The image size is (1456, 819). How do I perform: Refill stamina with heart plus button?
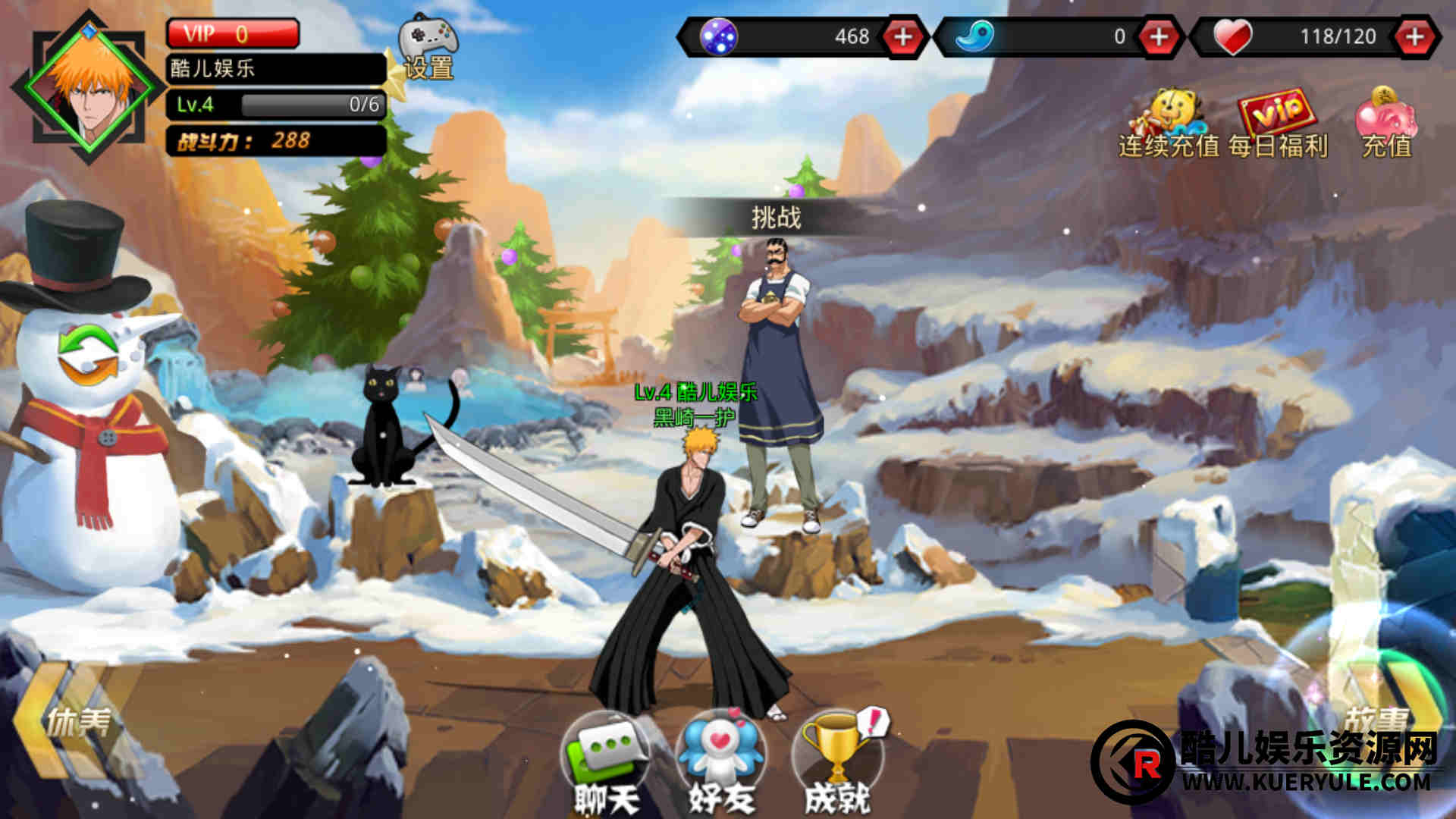tap(1415, 36)
